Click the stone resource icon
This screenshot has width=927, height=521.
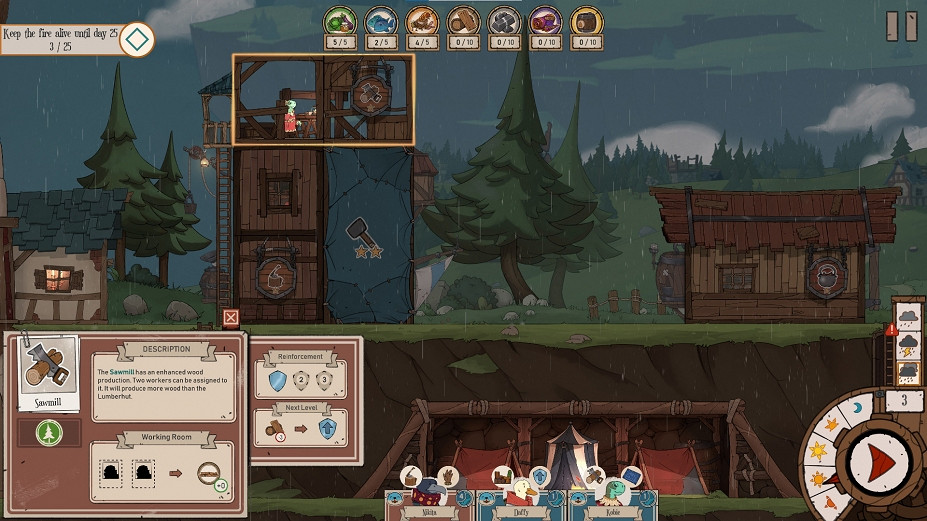504,22
